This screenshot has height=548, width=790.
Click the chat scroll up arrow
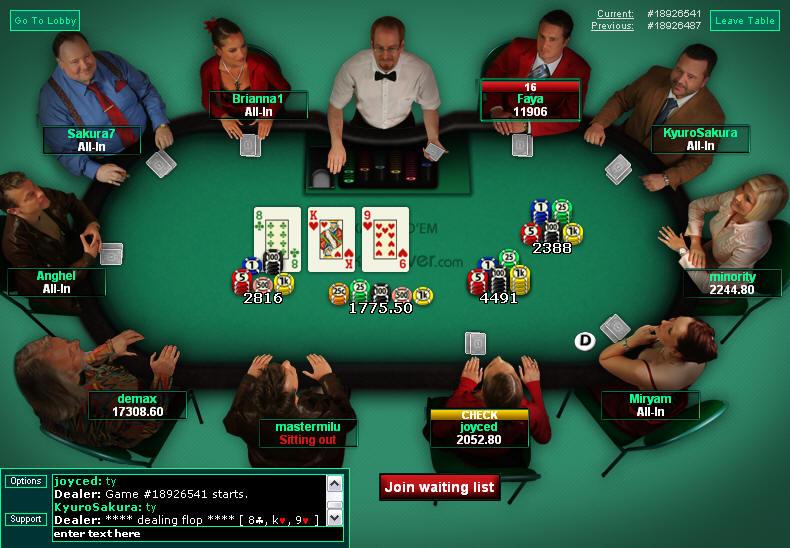[335, 483]
